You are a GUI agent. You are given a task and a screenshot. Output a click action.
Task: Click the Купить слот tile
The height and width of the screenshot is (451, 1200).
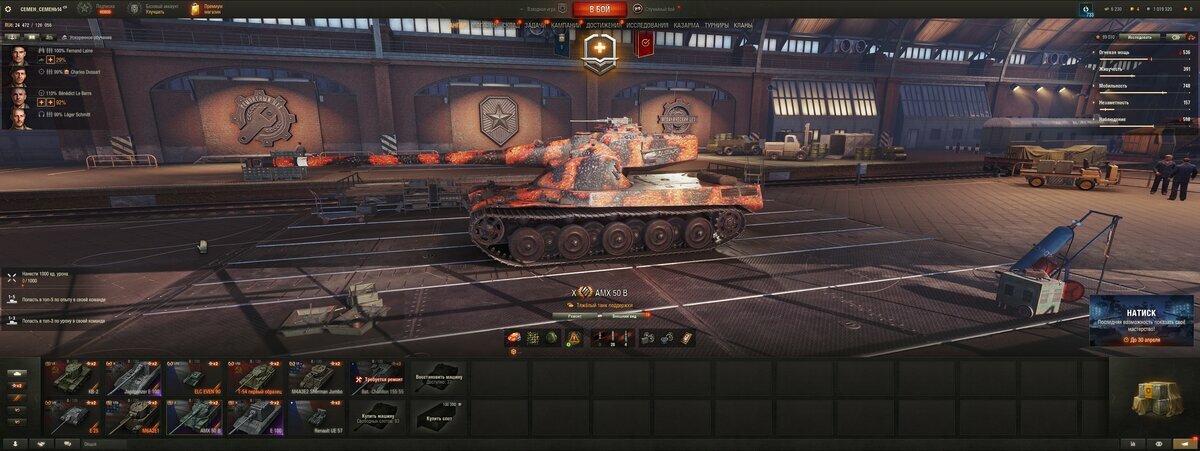click(x=439, y=416)
